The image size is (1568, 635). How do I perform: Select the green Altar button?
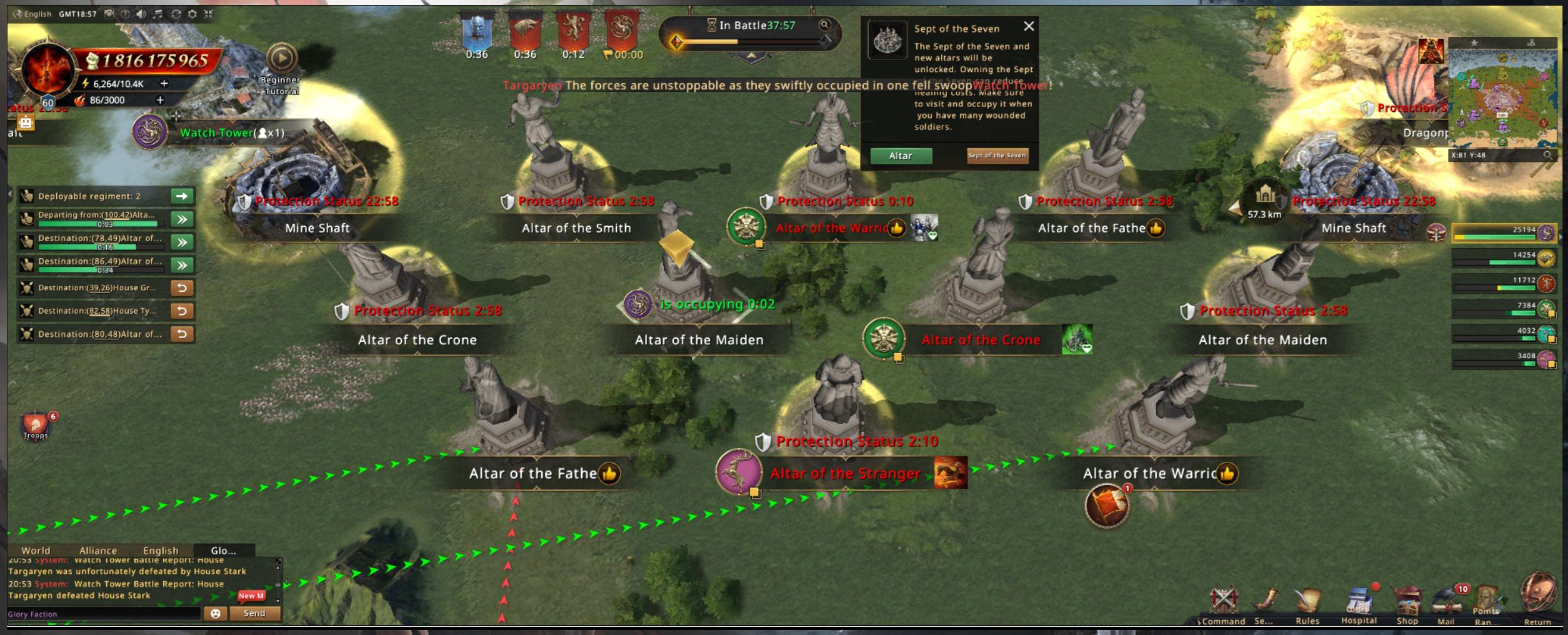(901, 156)
